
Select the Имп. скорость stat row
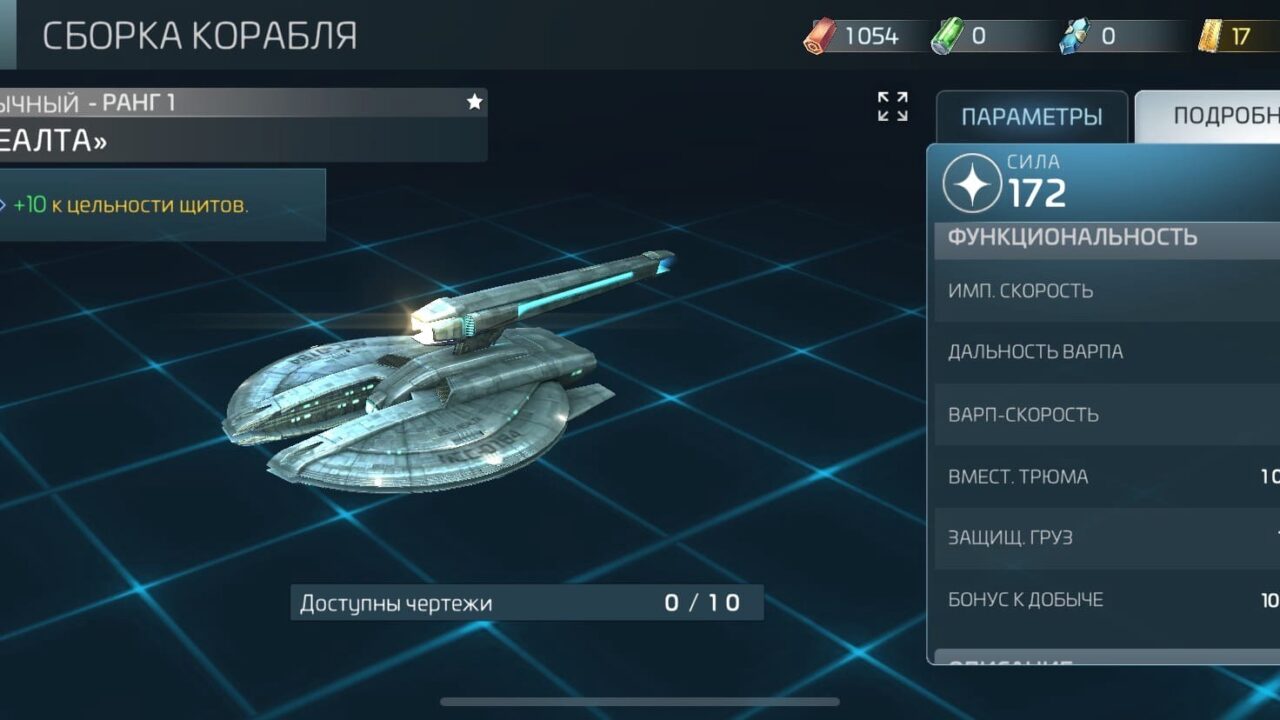pos(1106,291)
